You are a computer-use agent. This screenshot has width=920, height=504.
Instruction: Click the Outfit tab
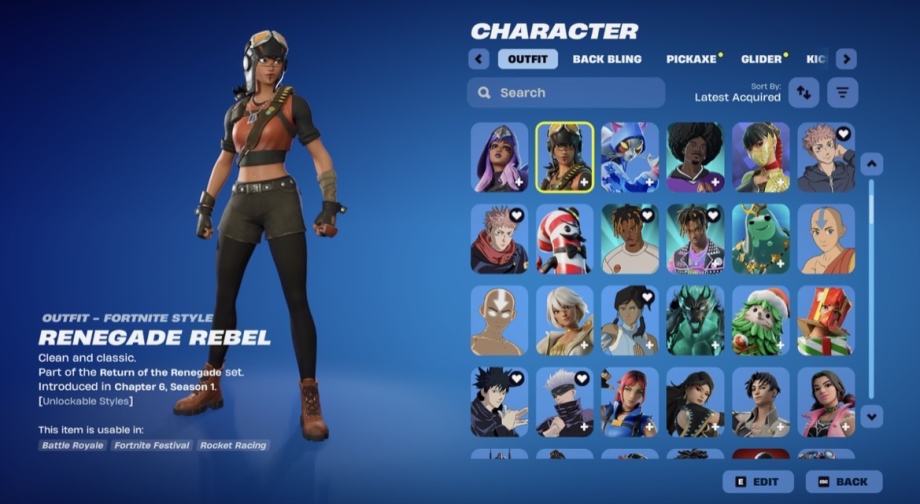(x=527, y=59)
